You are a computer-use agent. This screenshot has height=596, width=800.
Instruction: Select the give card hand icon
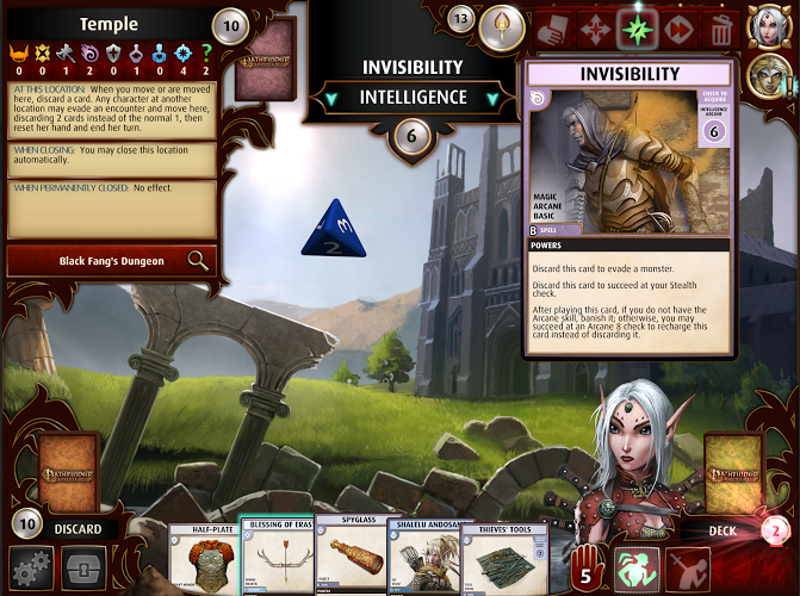pos(553,30)
